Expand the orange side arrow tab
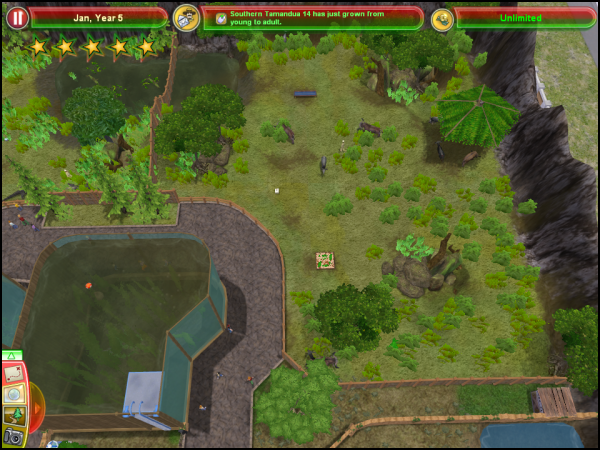The image size is (600, 450). (x=38, y=407)
